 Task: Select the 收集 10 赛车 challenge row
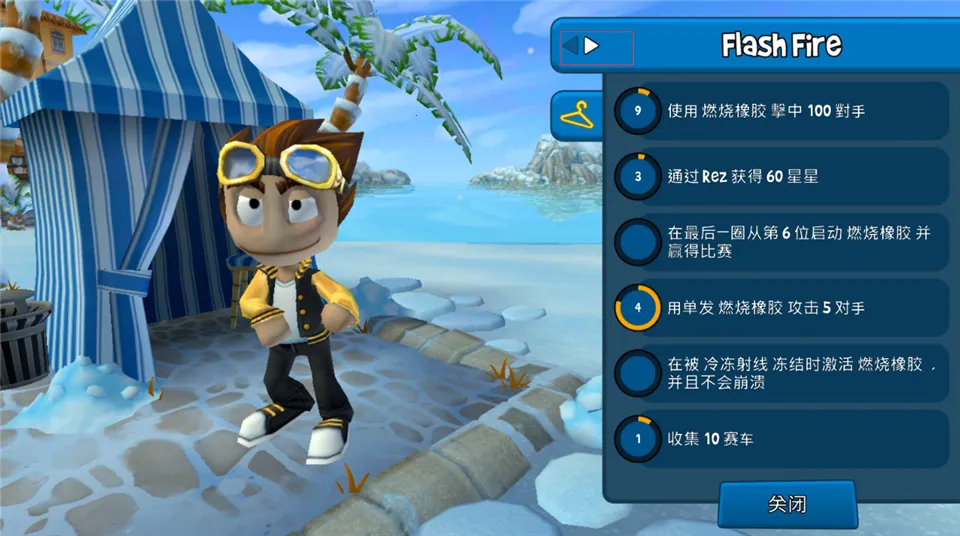coord(778,438)
